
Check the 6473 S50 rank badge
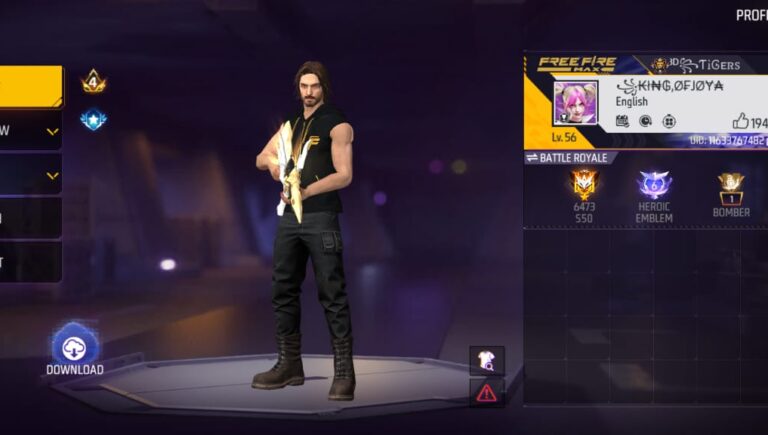584,185
